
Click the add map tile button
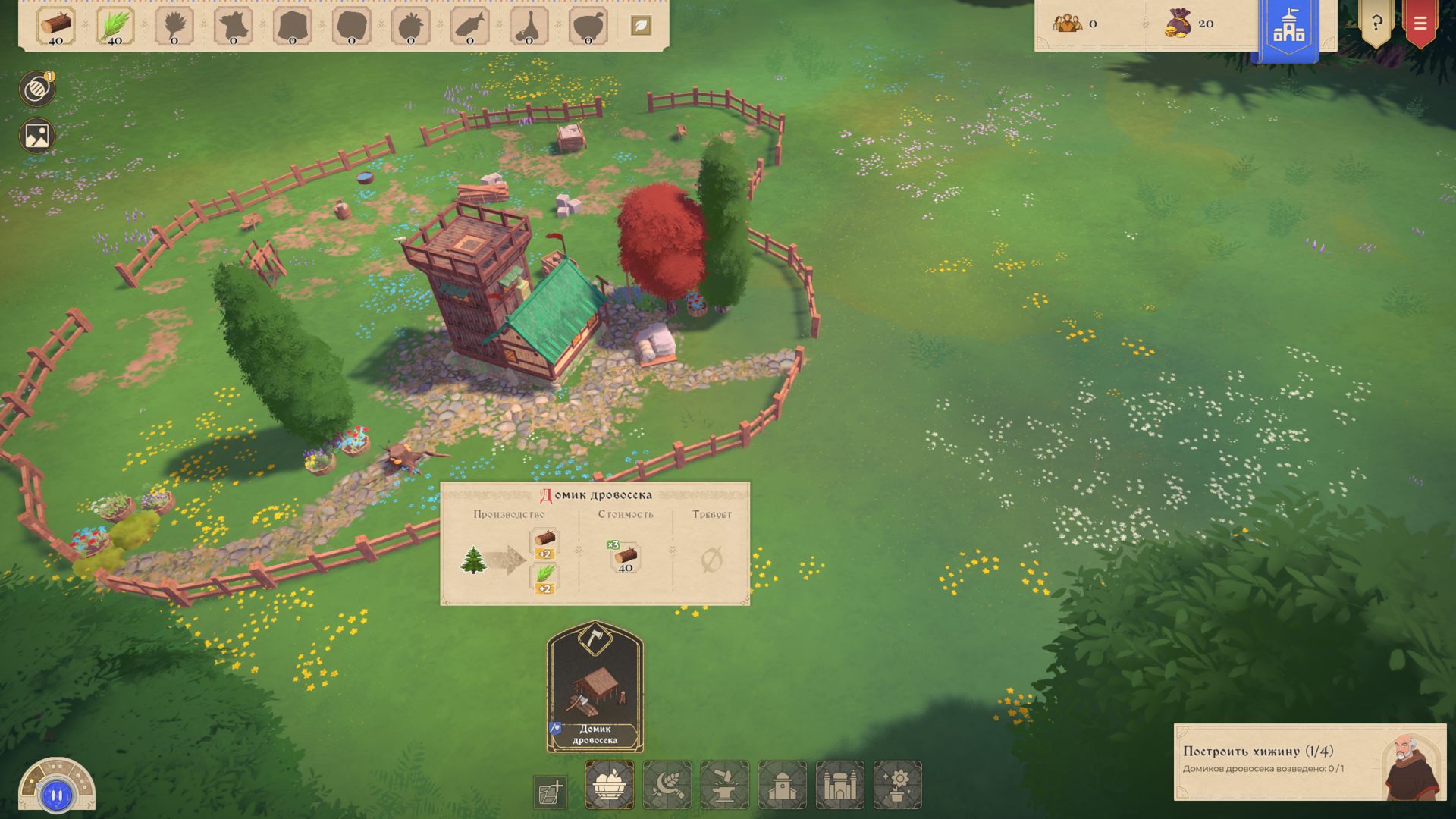coord(551,792)
